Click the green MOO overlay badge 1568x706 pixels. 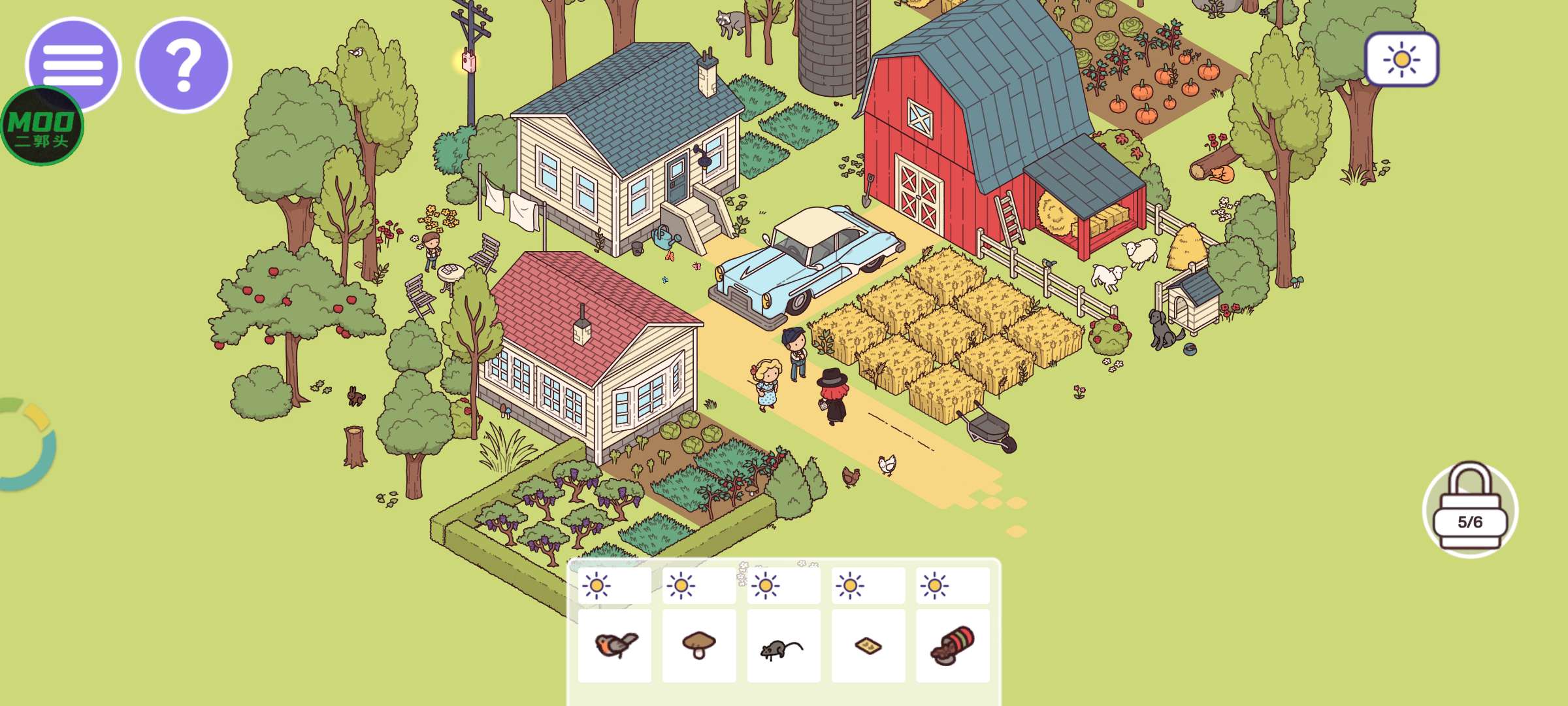click(x=42, y=126)
